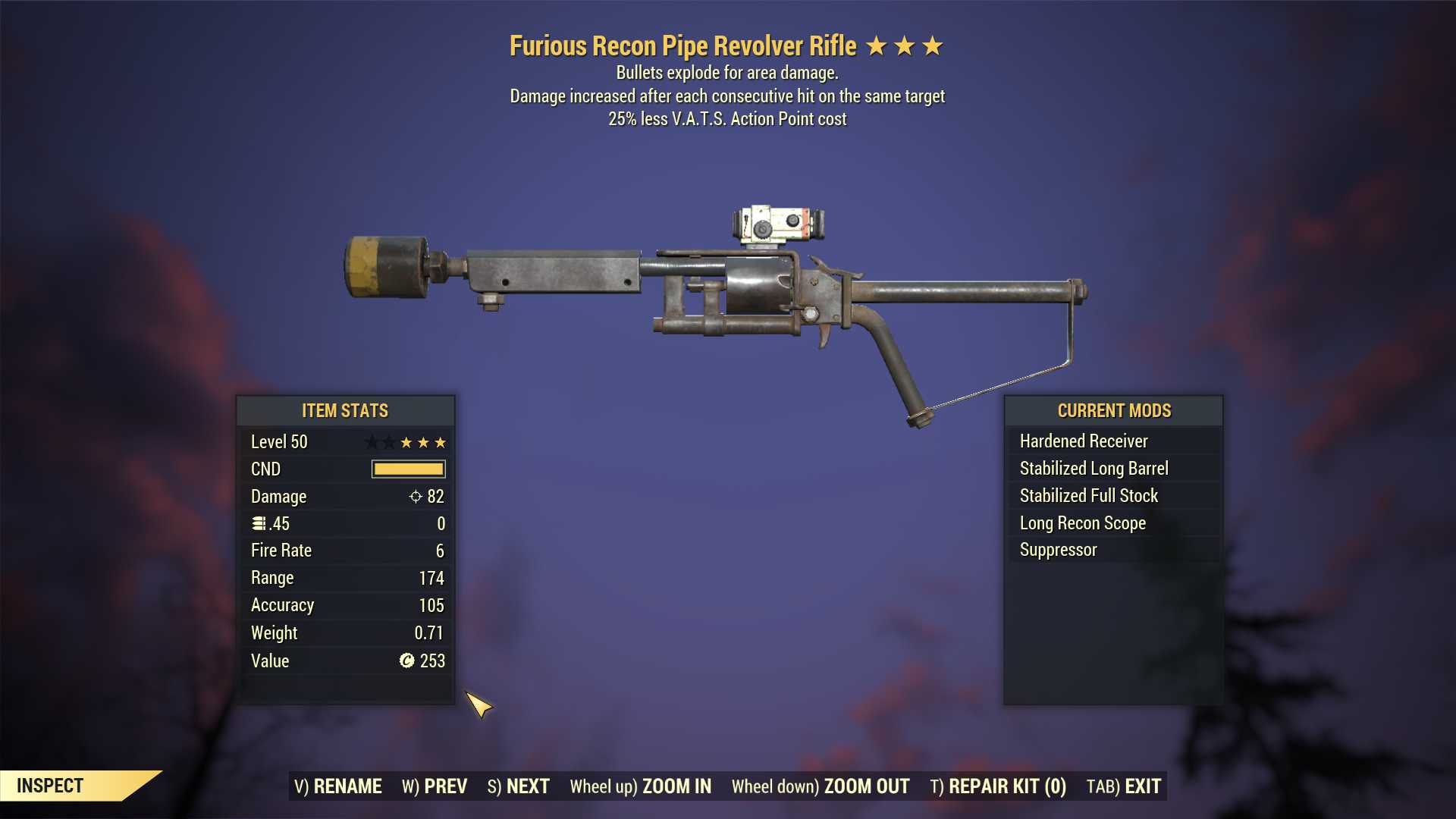
Task: Show the NEXT item
Action: 519,786
